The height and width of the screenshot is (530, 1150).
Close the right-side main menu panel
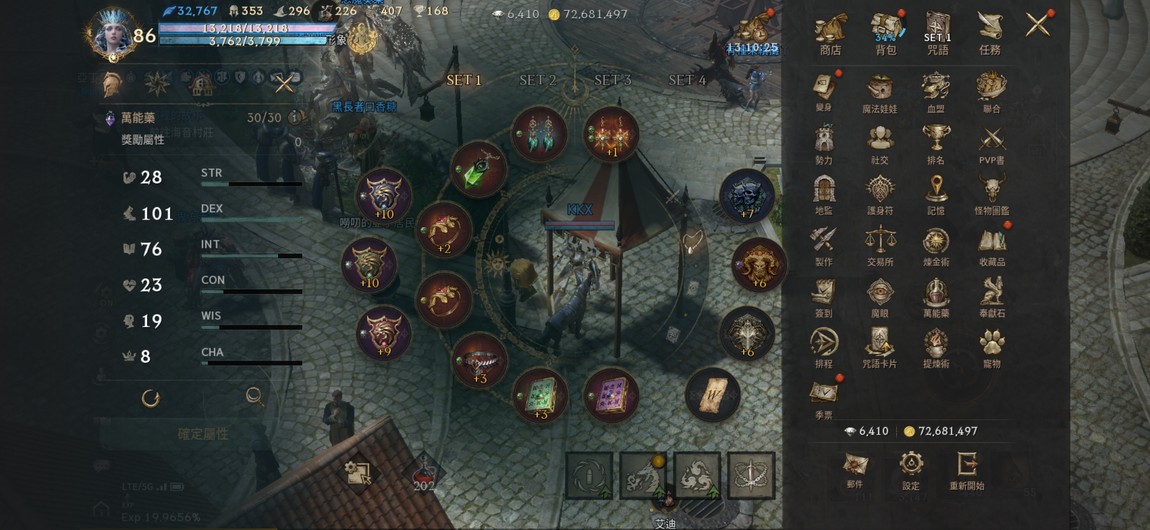tap(1038, 23)
